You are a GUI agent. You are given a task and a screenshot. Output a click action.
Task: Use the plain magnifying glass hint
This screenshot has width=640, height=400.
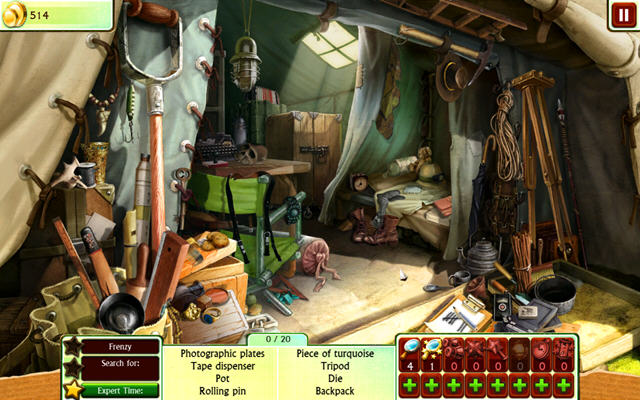(411, 349)
